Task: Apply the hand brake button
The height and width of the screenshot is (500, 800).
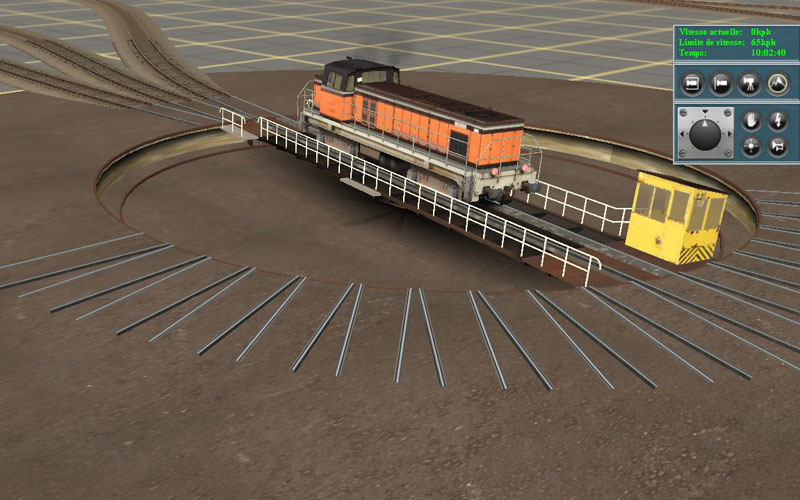Action: pyautogui.click(x=752, y=121)
